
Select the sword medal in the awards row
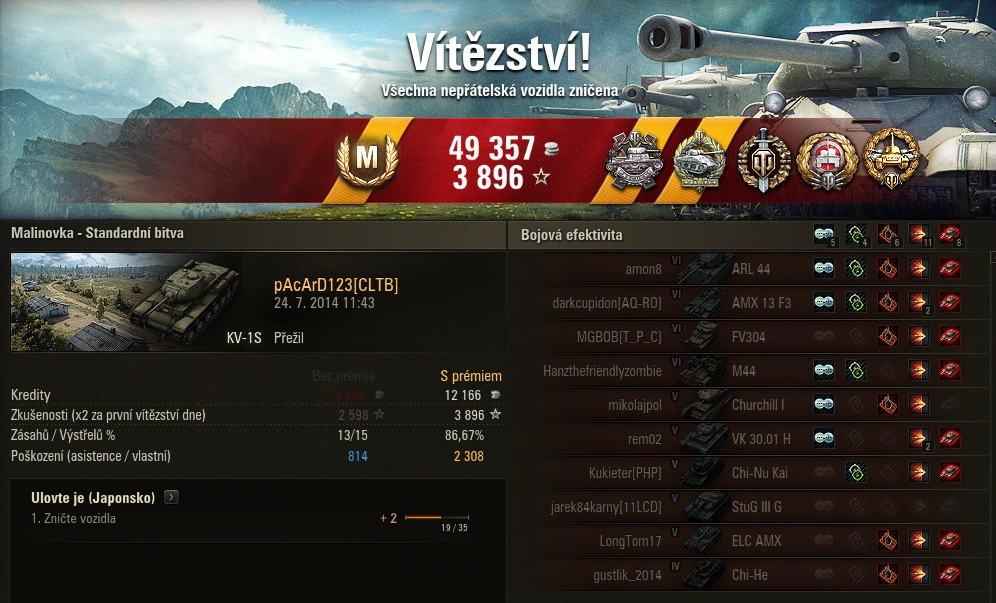tap(763, 160)
